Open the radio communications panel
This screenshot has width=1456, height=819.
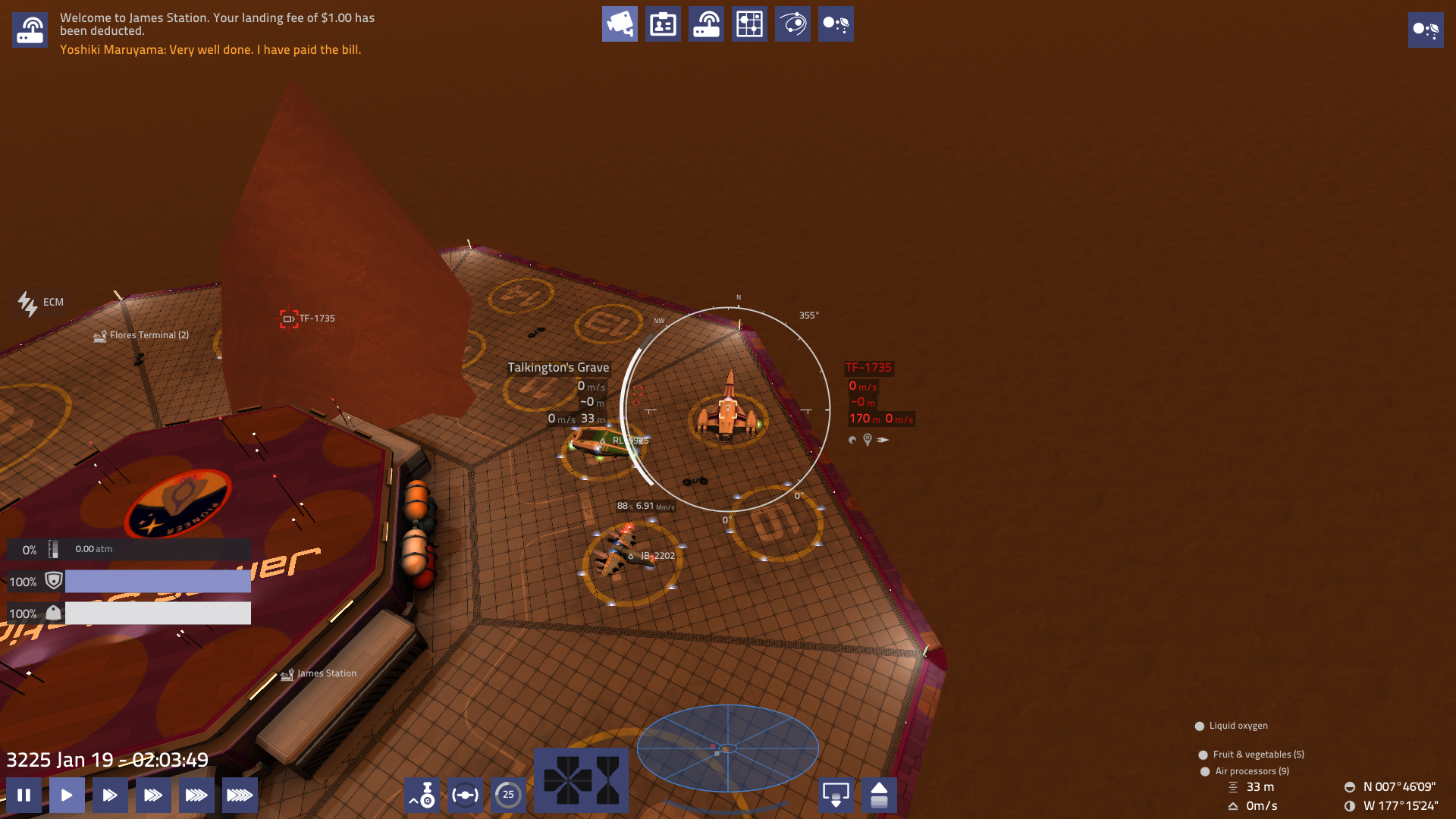click(706, 24)
